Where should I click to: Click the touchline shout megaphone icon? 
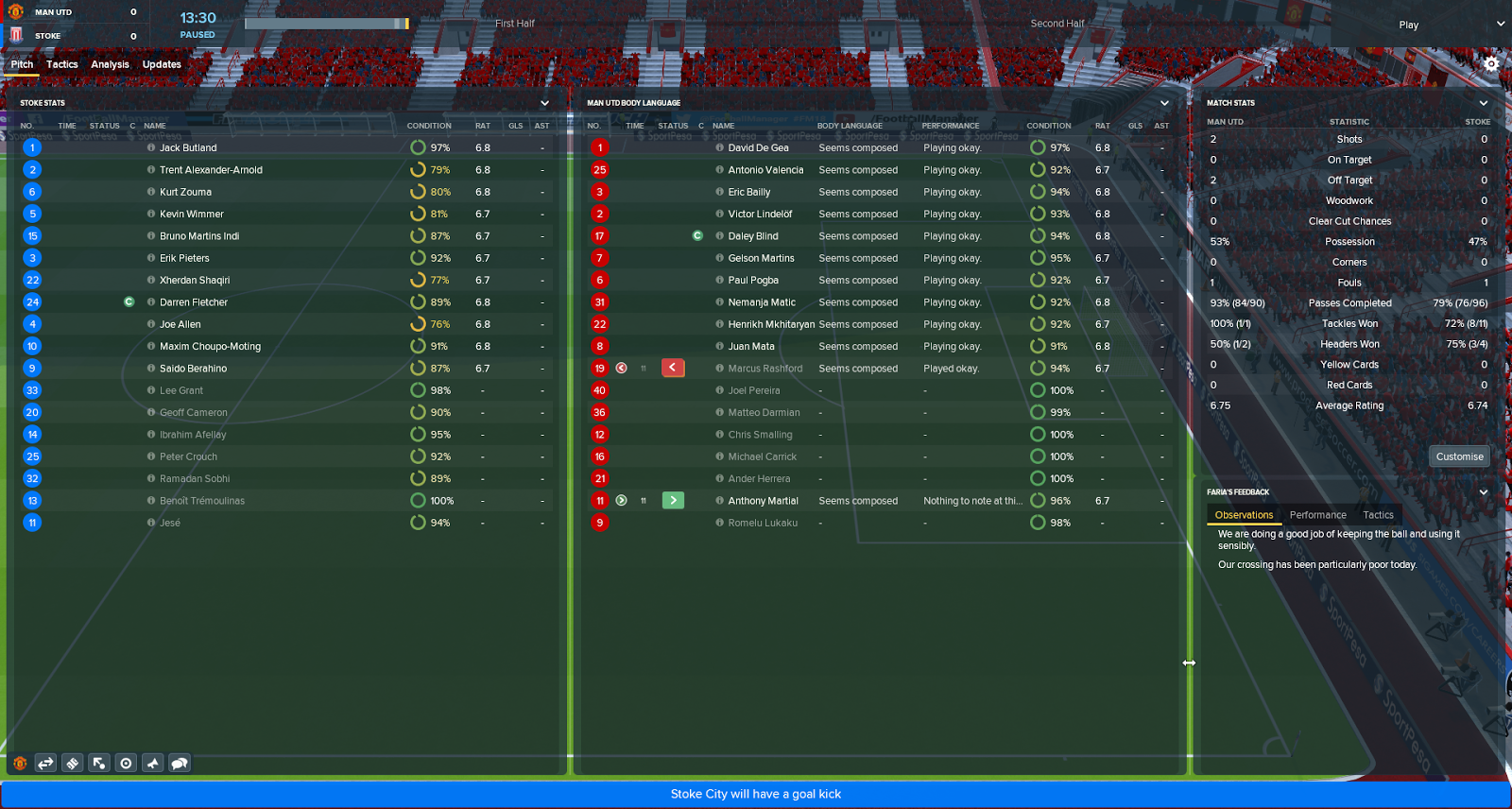click(152, 763)
